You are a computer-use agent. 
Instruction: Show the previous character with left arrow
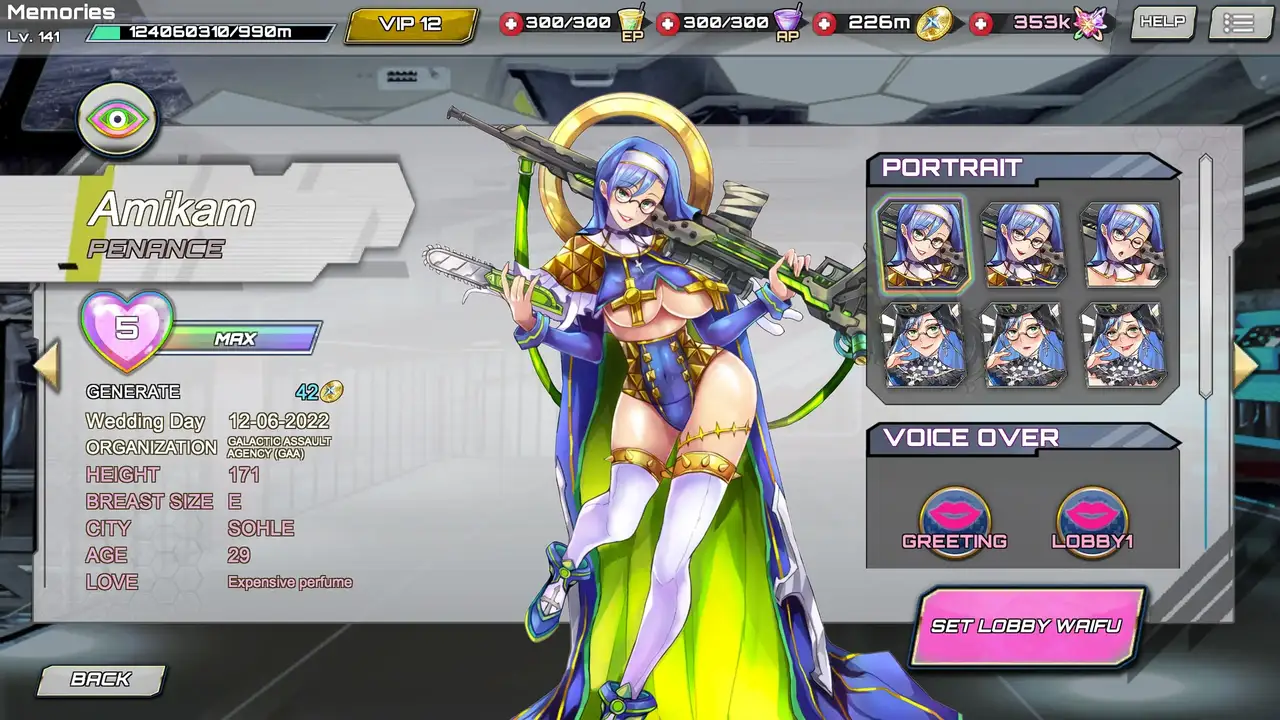pos(46,366)
